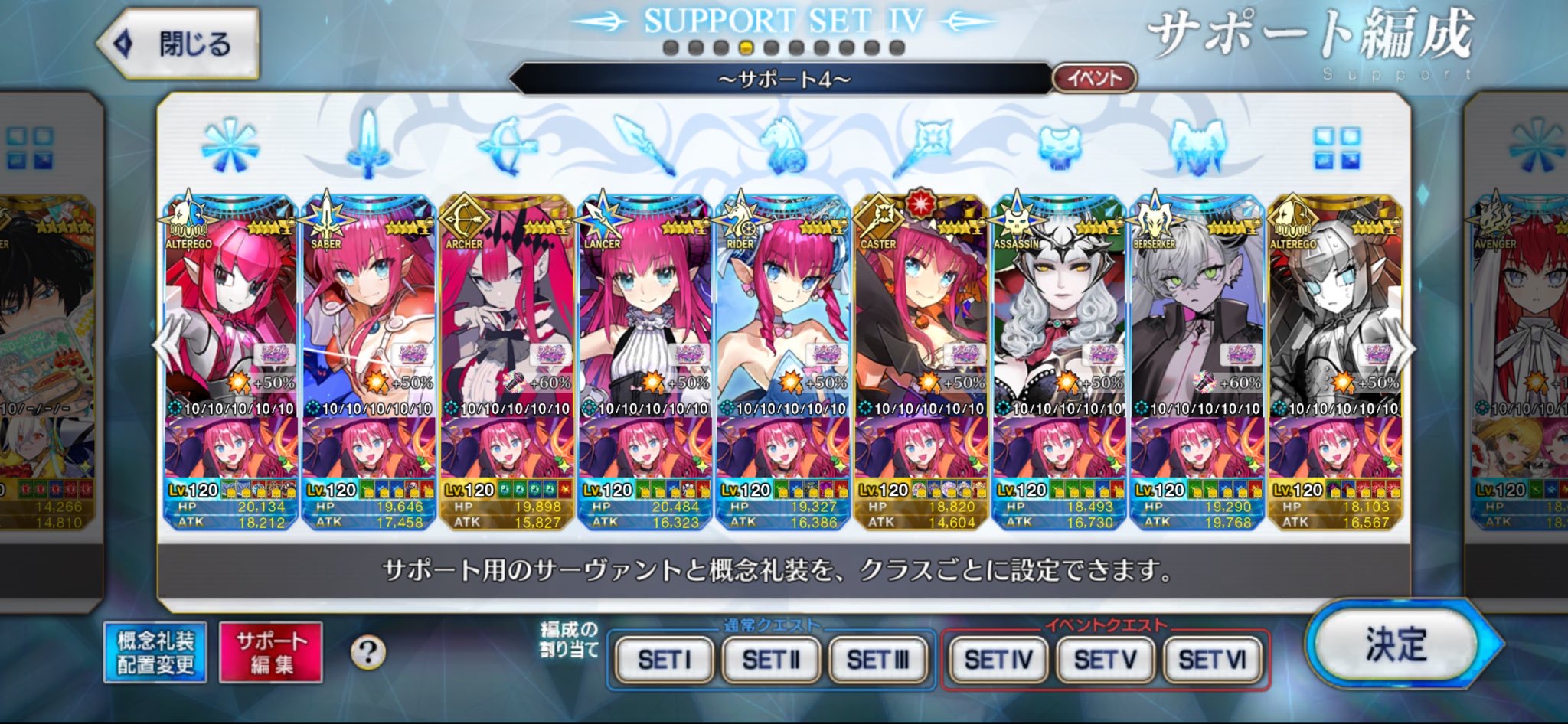This screenshot has width=1568, height=724.
Task: Close the support setup screen
Action: pos(178,44)
